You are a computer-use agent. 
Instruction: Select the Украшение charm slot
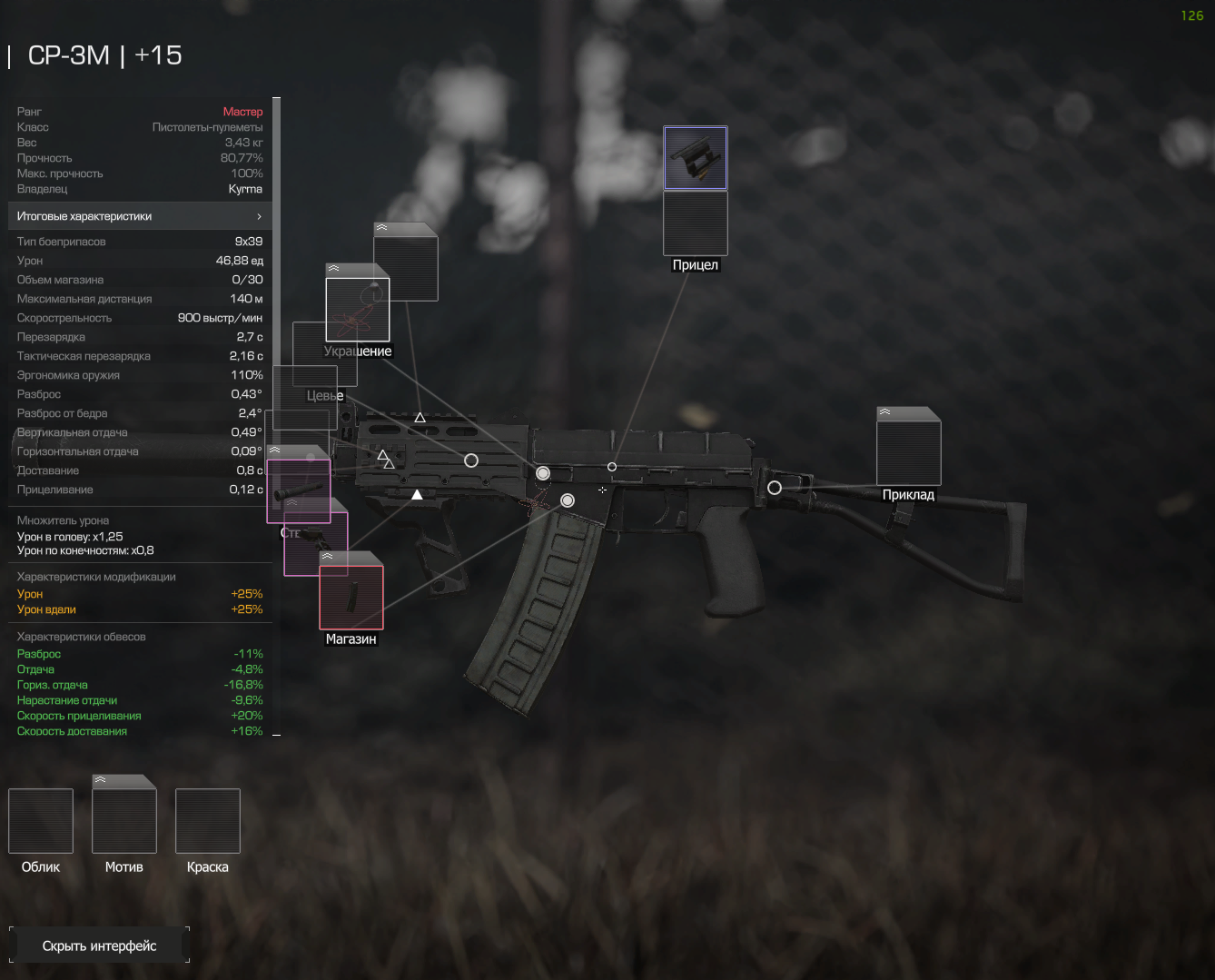pos(358,309)
